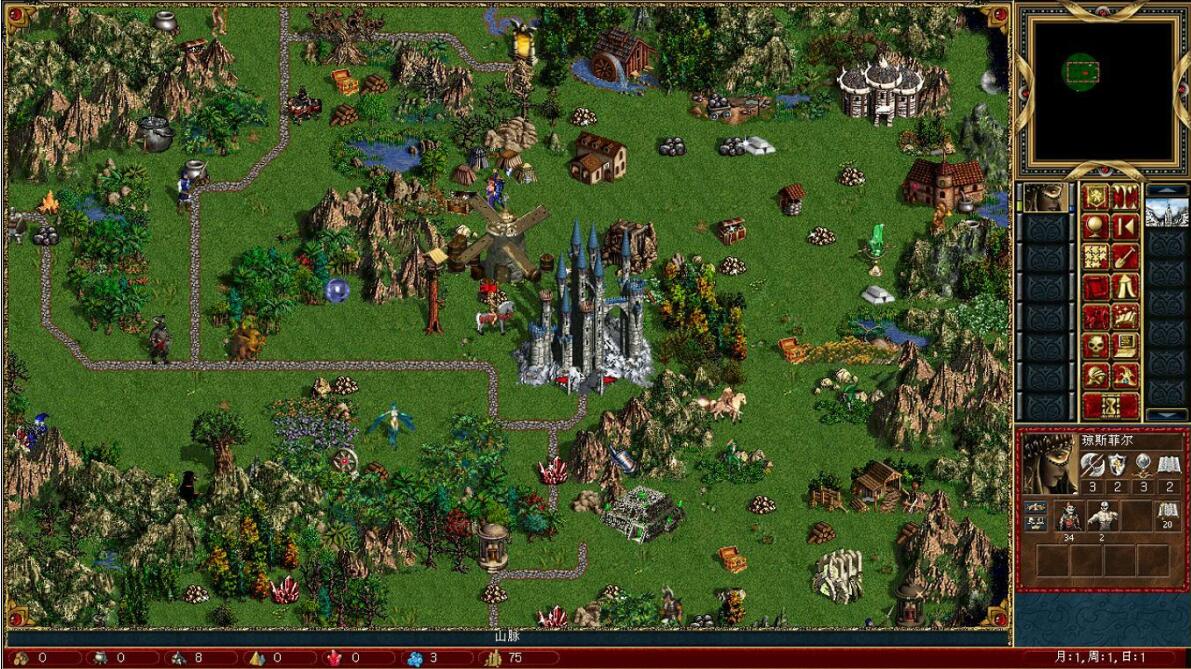Open adventure options with the skull button
The width and height of the screenshot is (1191, 669).
click(1097, 347)
